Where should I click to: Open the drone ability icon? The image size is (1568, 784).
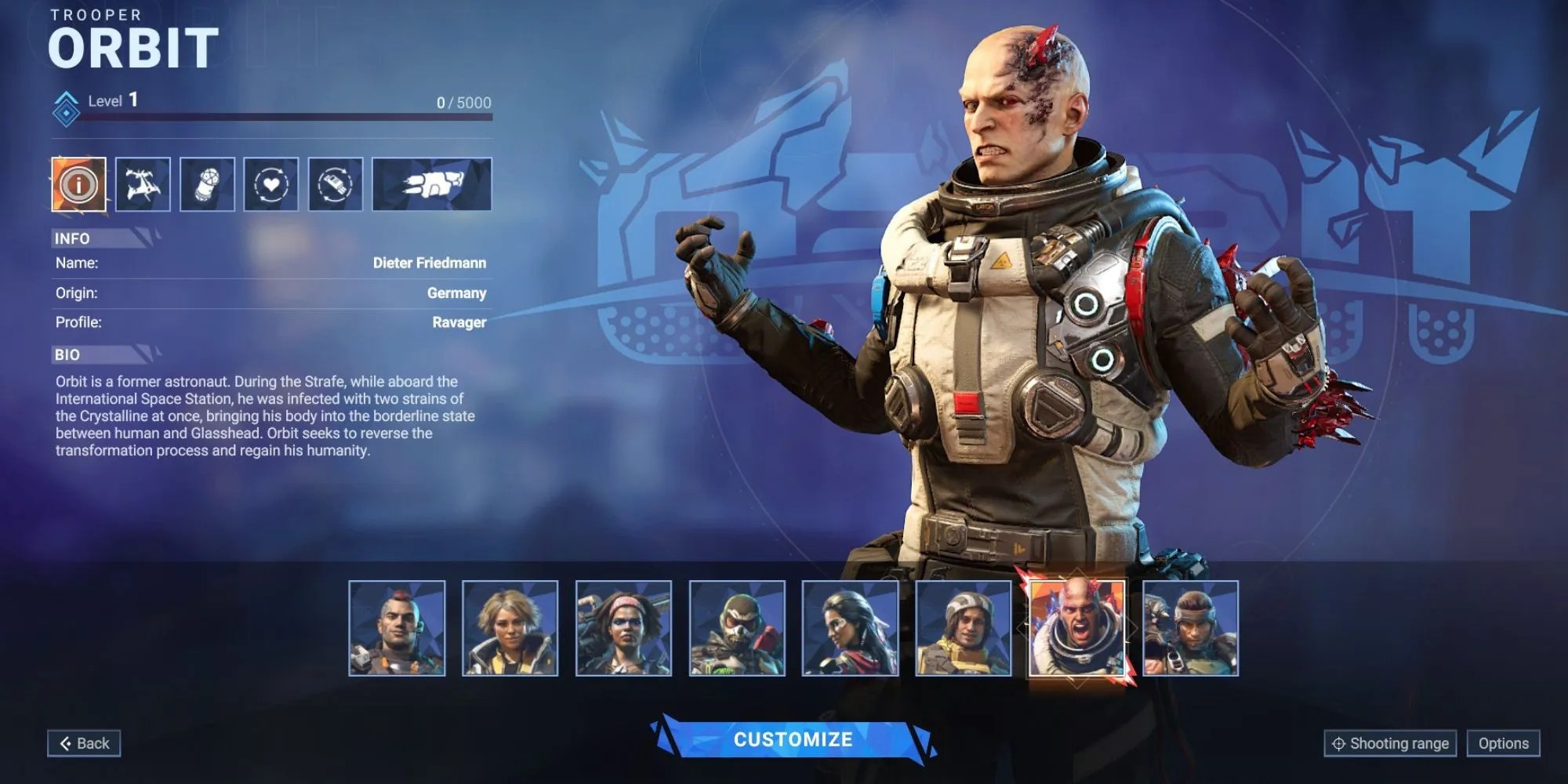[143, 185]
